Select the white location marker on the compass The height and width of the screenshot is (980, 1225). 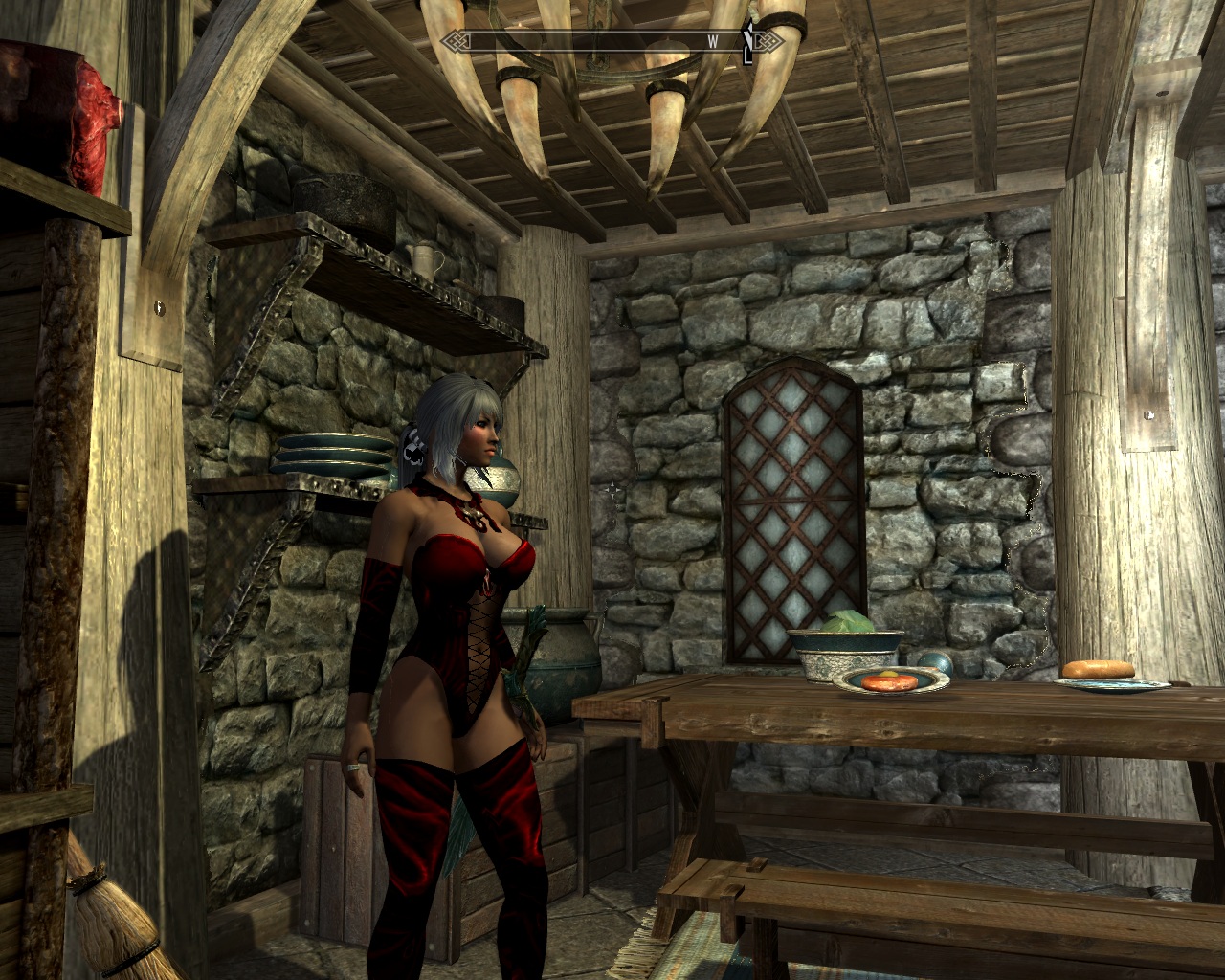click(749, 43)
